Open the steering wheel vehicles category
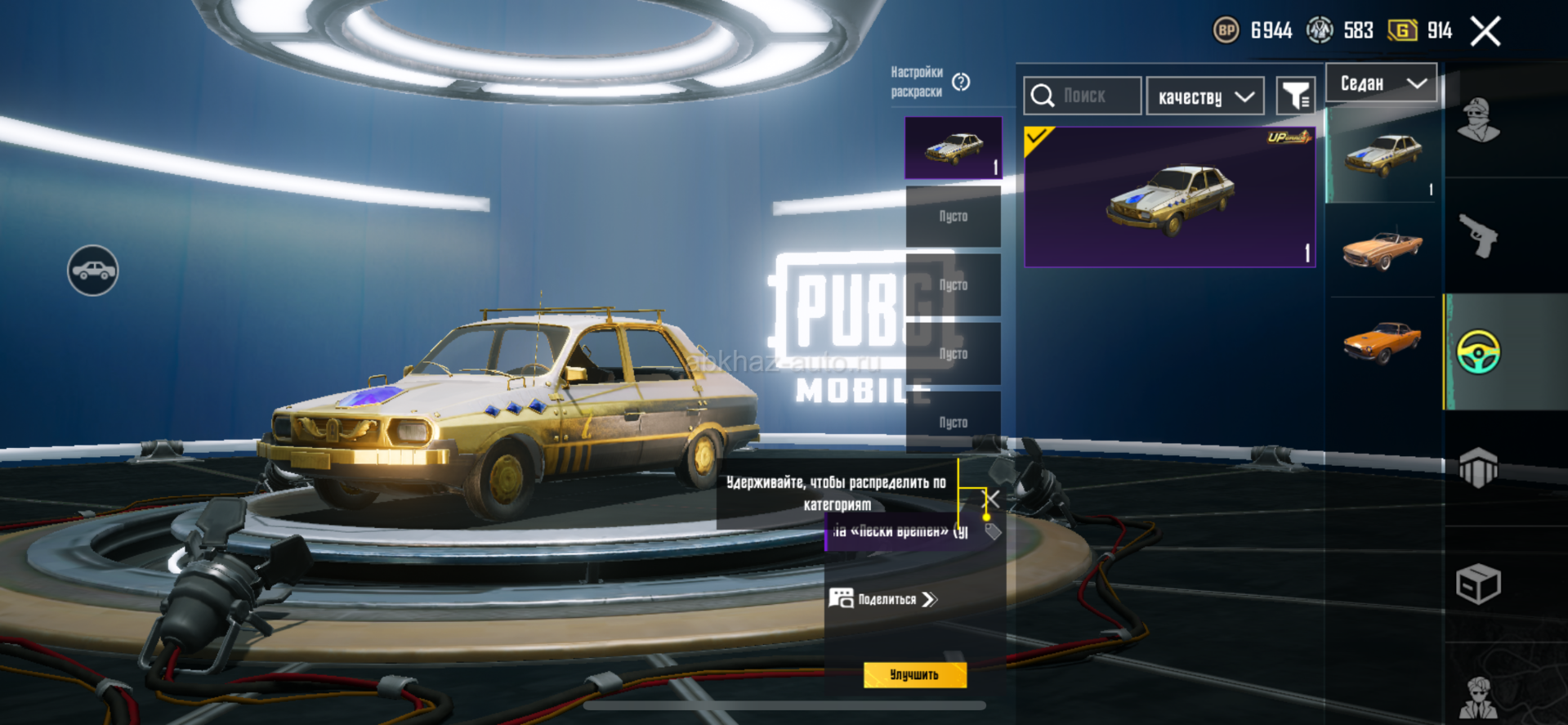Viewport: 1568px width, 725px height. tap(1479, 352)
